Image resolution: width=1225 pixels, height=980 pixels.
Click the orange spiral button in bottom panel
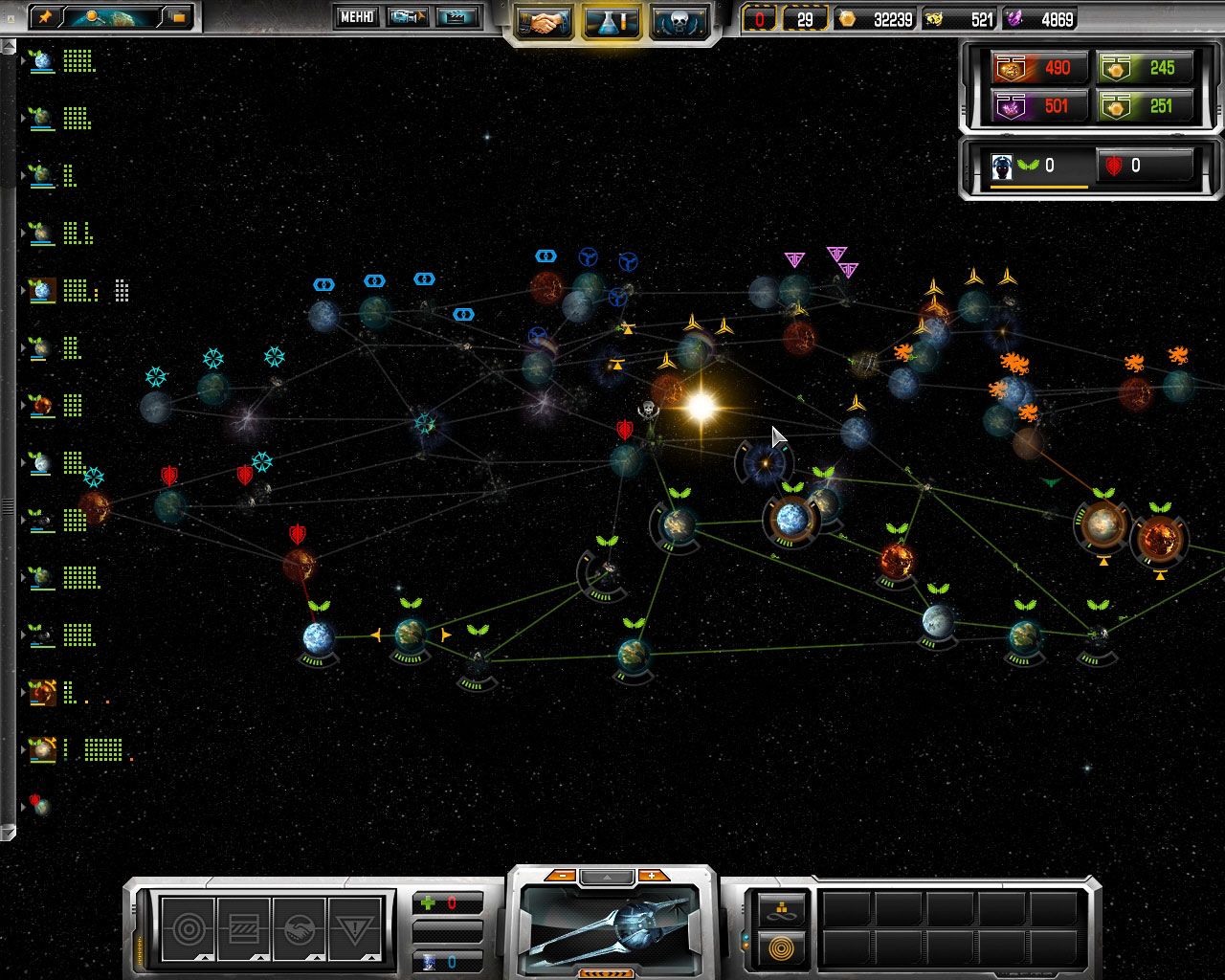tap(783, 947)
